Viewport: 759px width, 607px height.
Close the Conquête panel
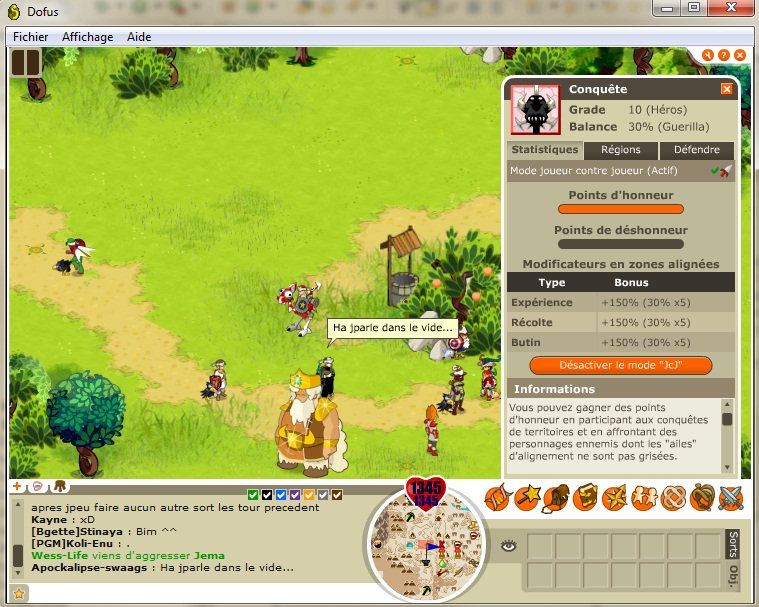tap(727, 89)
